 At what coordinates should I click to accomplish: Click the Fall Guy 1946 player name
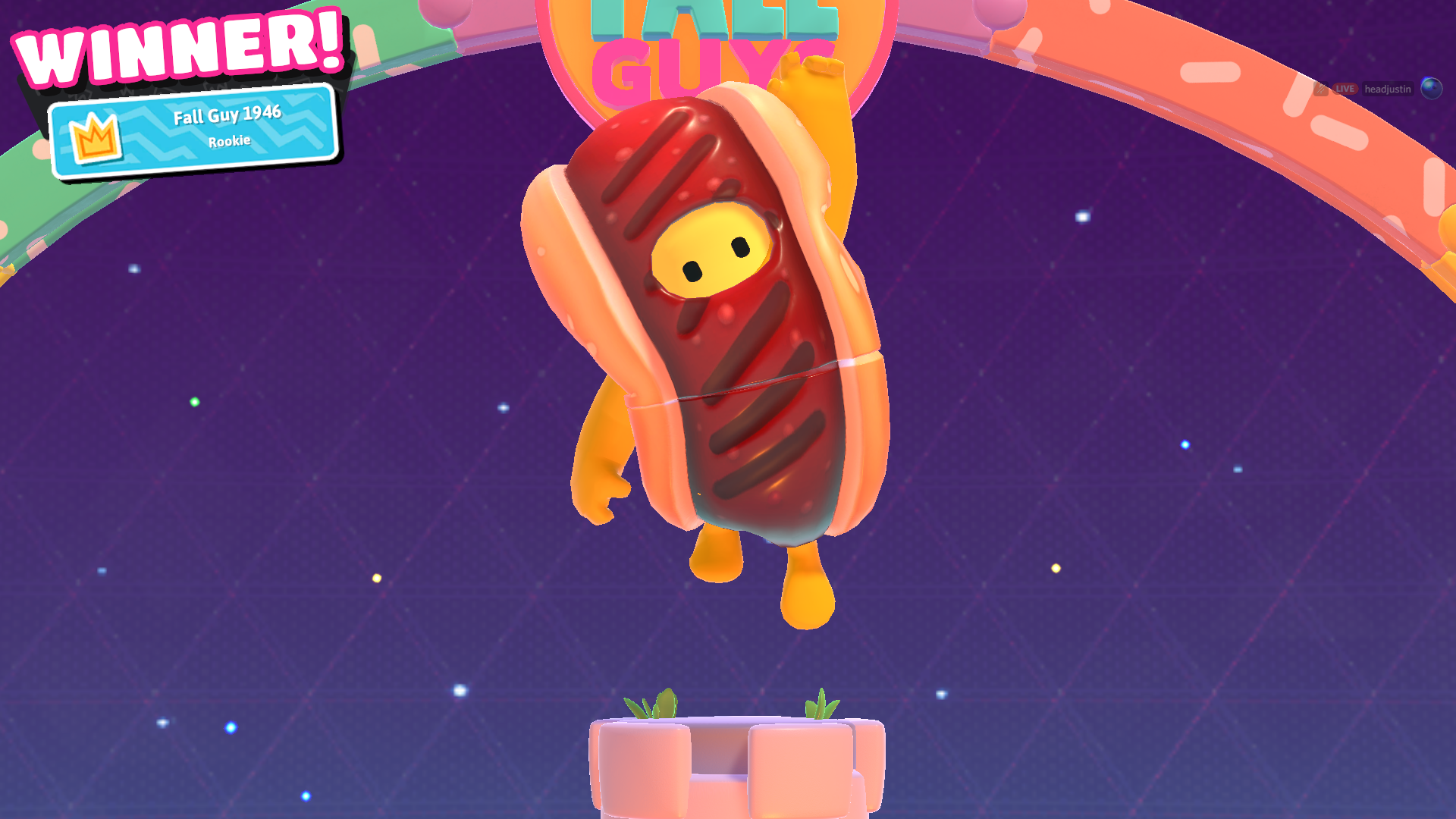click(227, 117)
